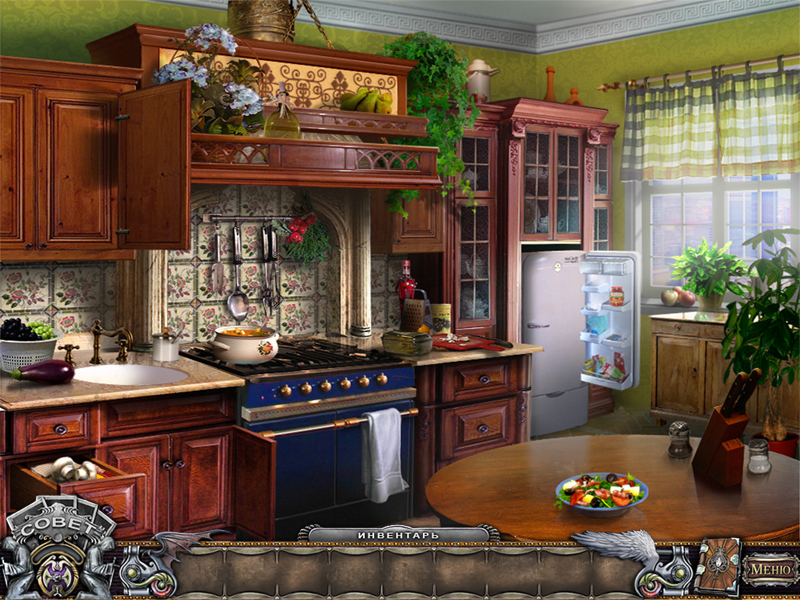Open the Меню button
Image resolution: width=800 pixels, height=600 pixels.
tap(768, 570)
